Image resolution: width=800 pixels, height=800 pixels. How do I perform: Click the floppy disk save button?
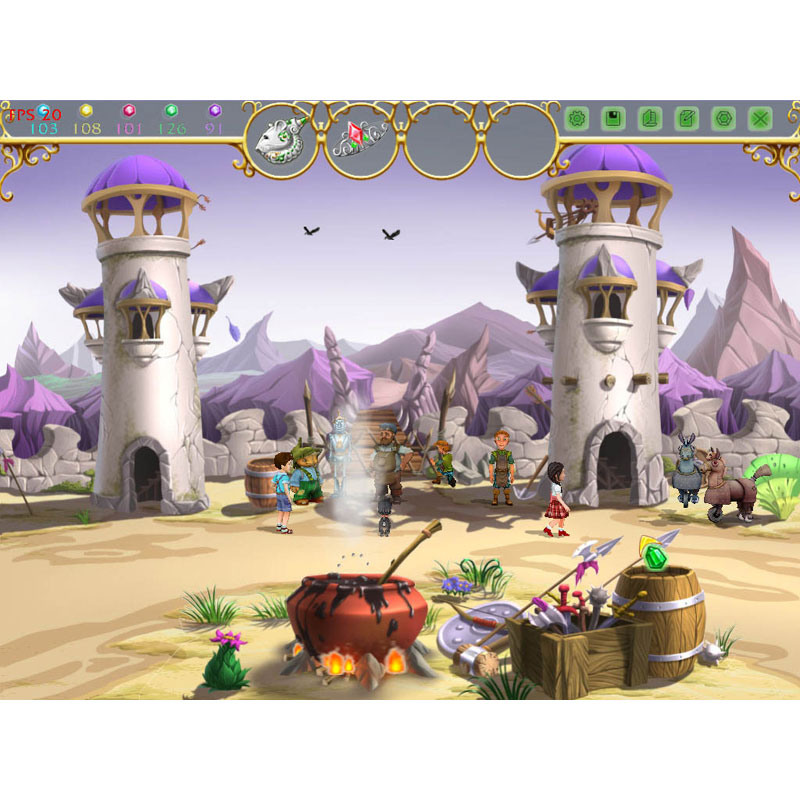(613, 119)
